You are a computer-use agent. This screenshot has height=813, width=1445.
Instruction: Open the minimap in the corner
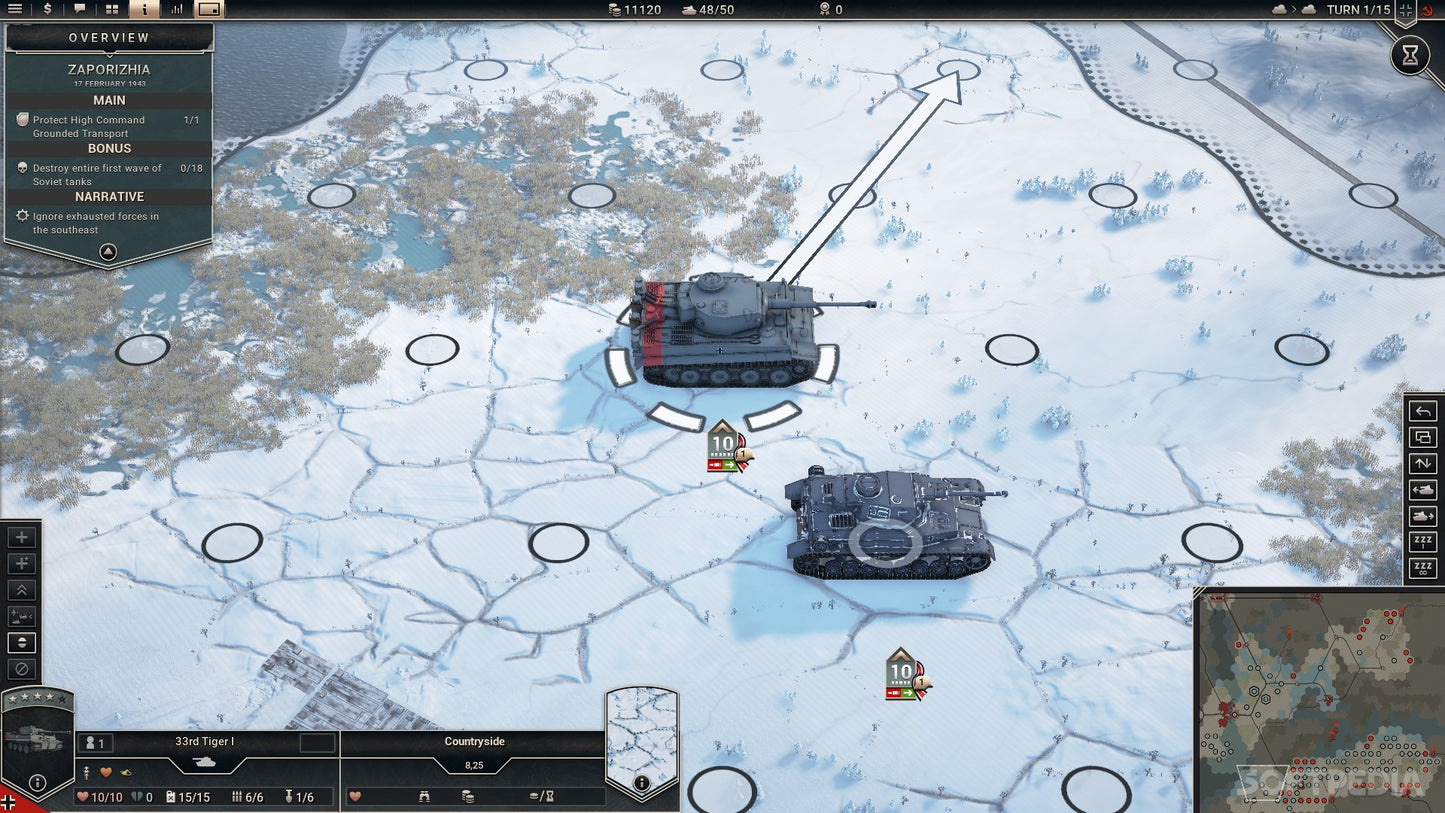click(1320, 700)
